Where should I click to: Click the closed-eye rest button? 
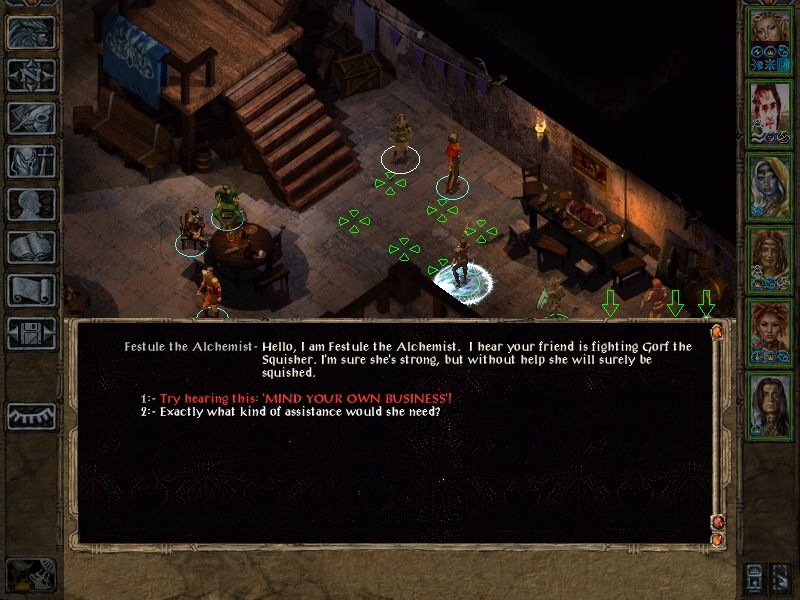tap(30, 415)
